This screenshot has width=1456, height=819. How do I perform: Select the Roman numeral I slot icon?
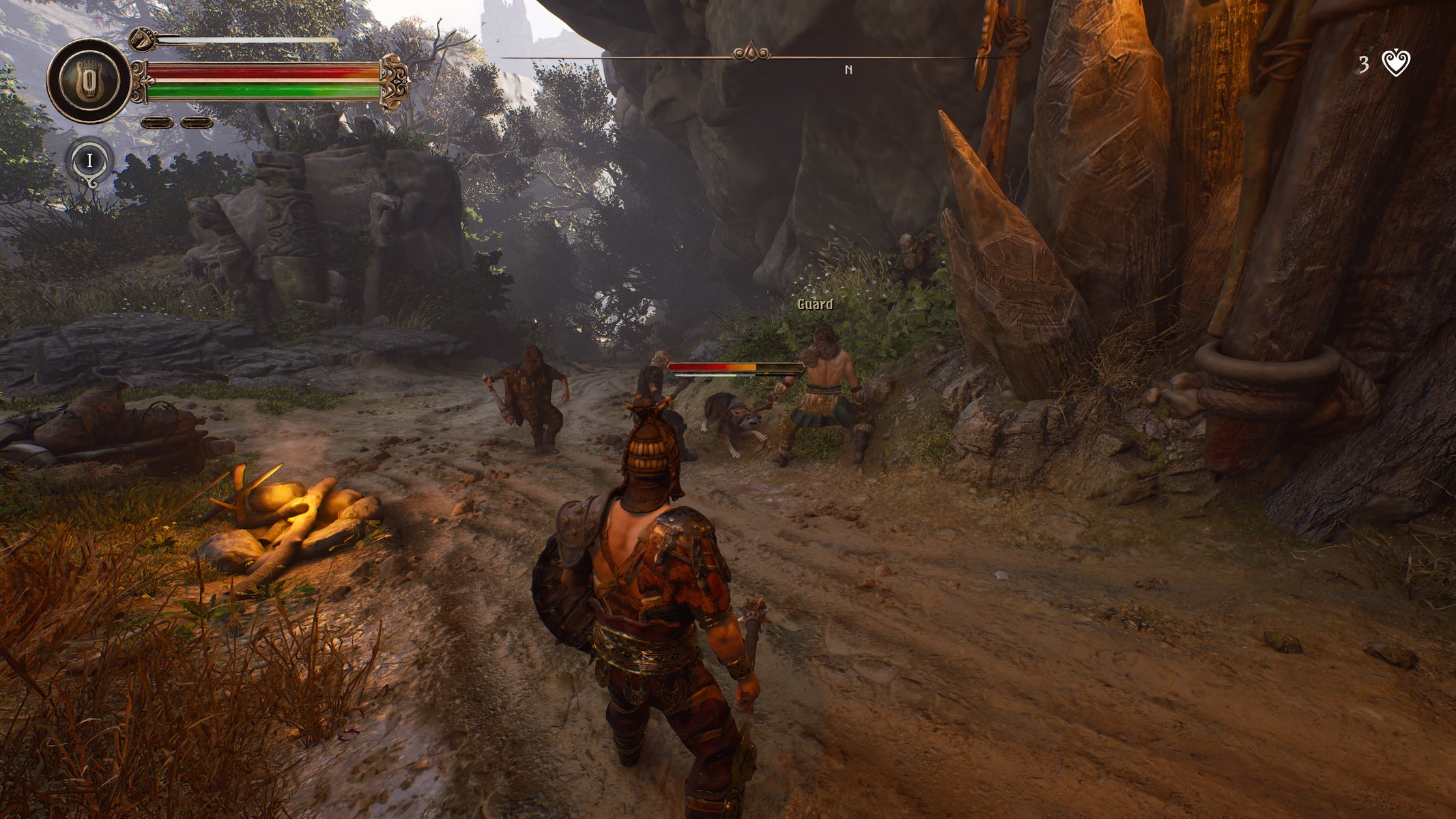click(x=89, y=161)
